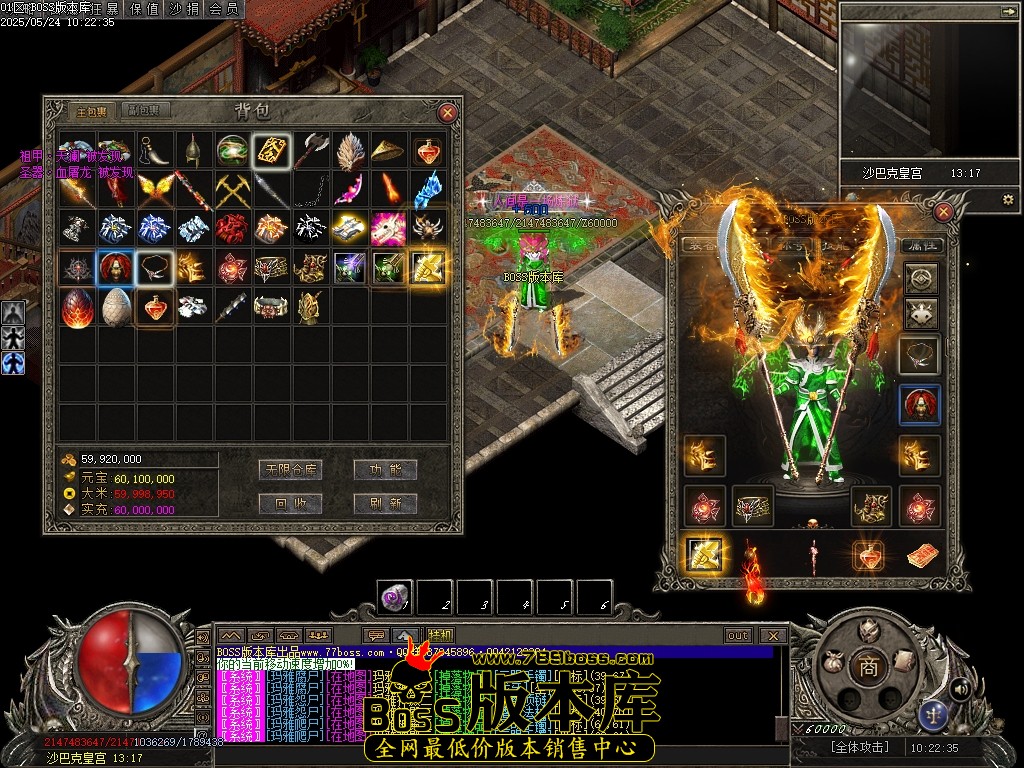Open the 商 shop button

tap(868, 668)
